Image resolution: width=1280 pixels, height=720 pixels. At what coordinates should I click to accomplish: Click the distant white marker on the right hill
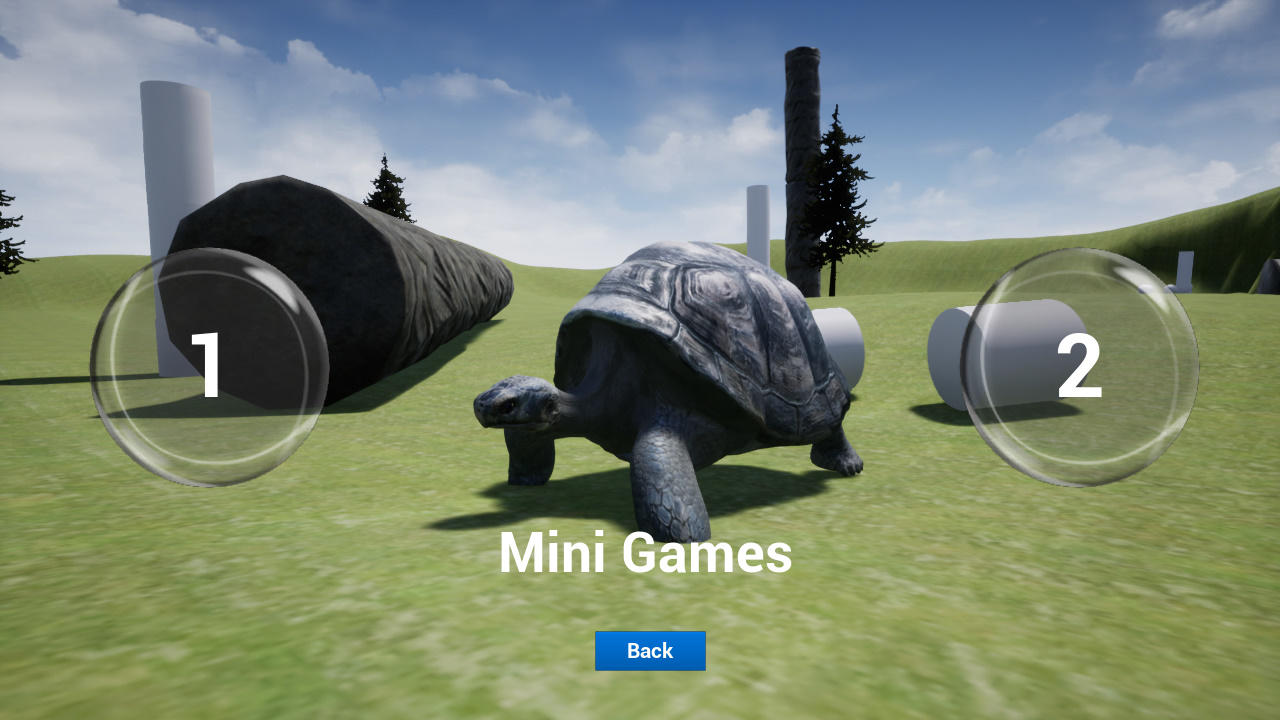click(1186, 271)
